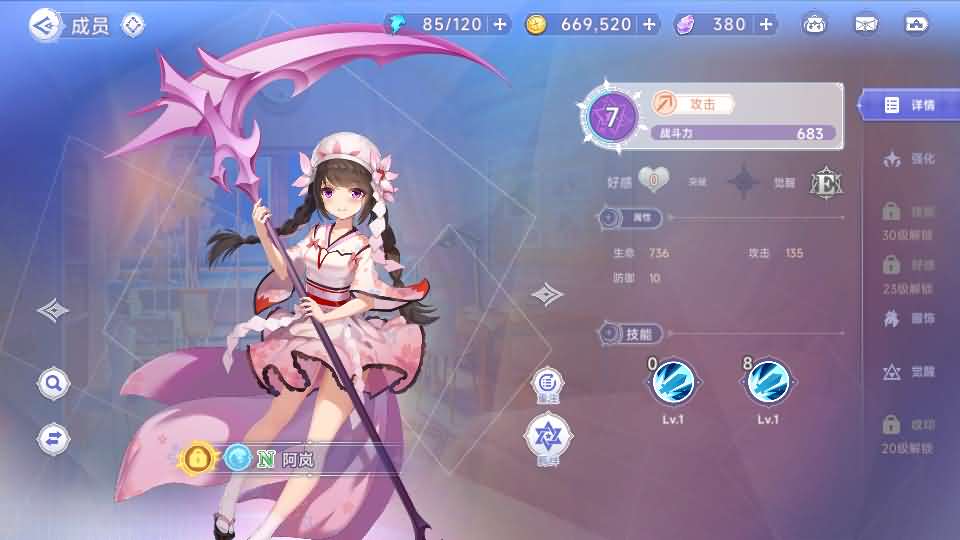The width and height of the screenshot is (960, 540).
Task: Show the previous member with the left arrow
Action: (x=53, y=310)
